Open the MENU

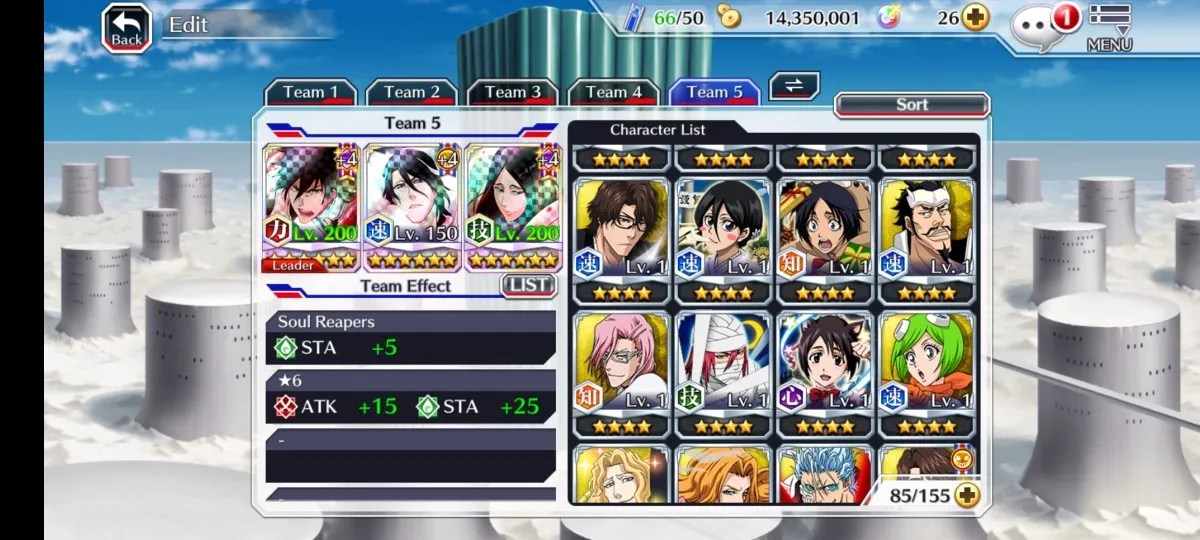click(x=1109, y=27)
